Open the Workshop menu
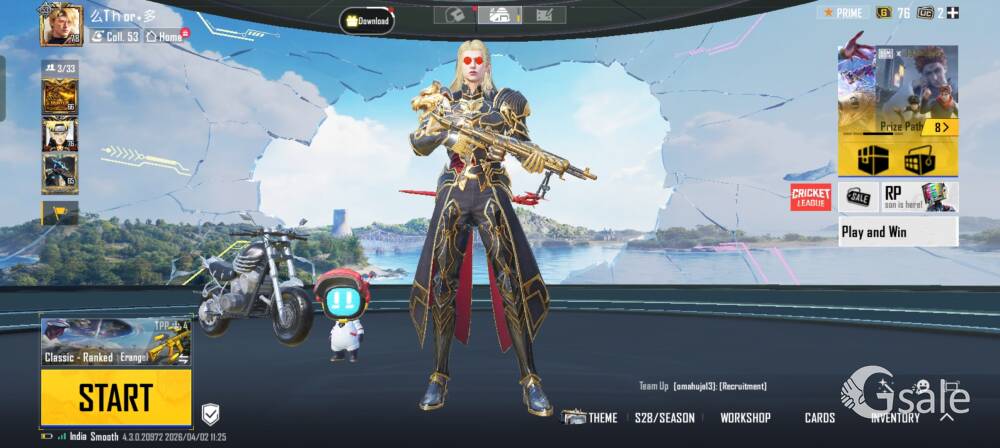 [745, 418]
